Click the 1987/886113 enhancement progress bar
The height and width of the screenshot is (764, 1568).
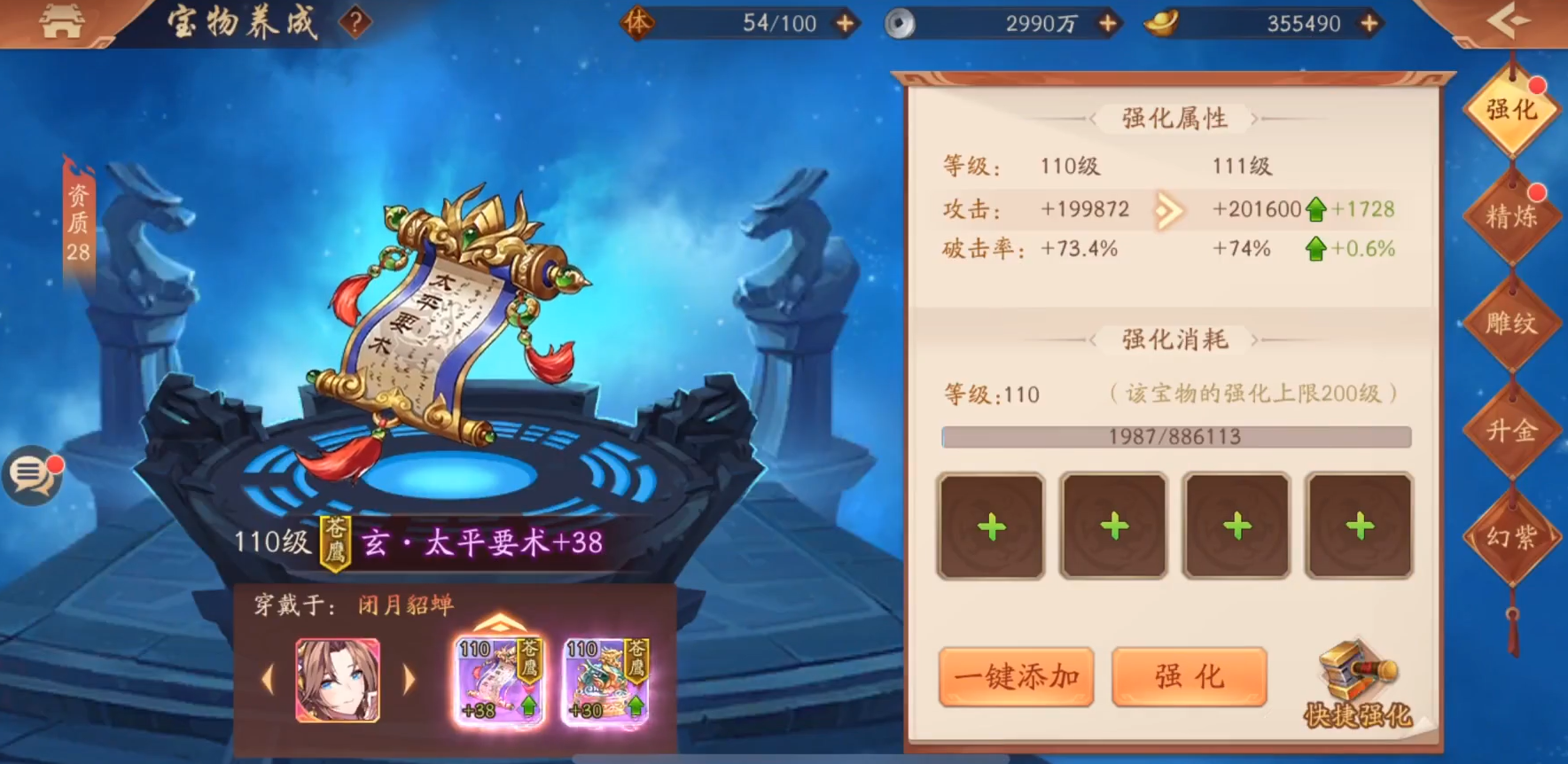coord(1176,436)
